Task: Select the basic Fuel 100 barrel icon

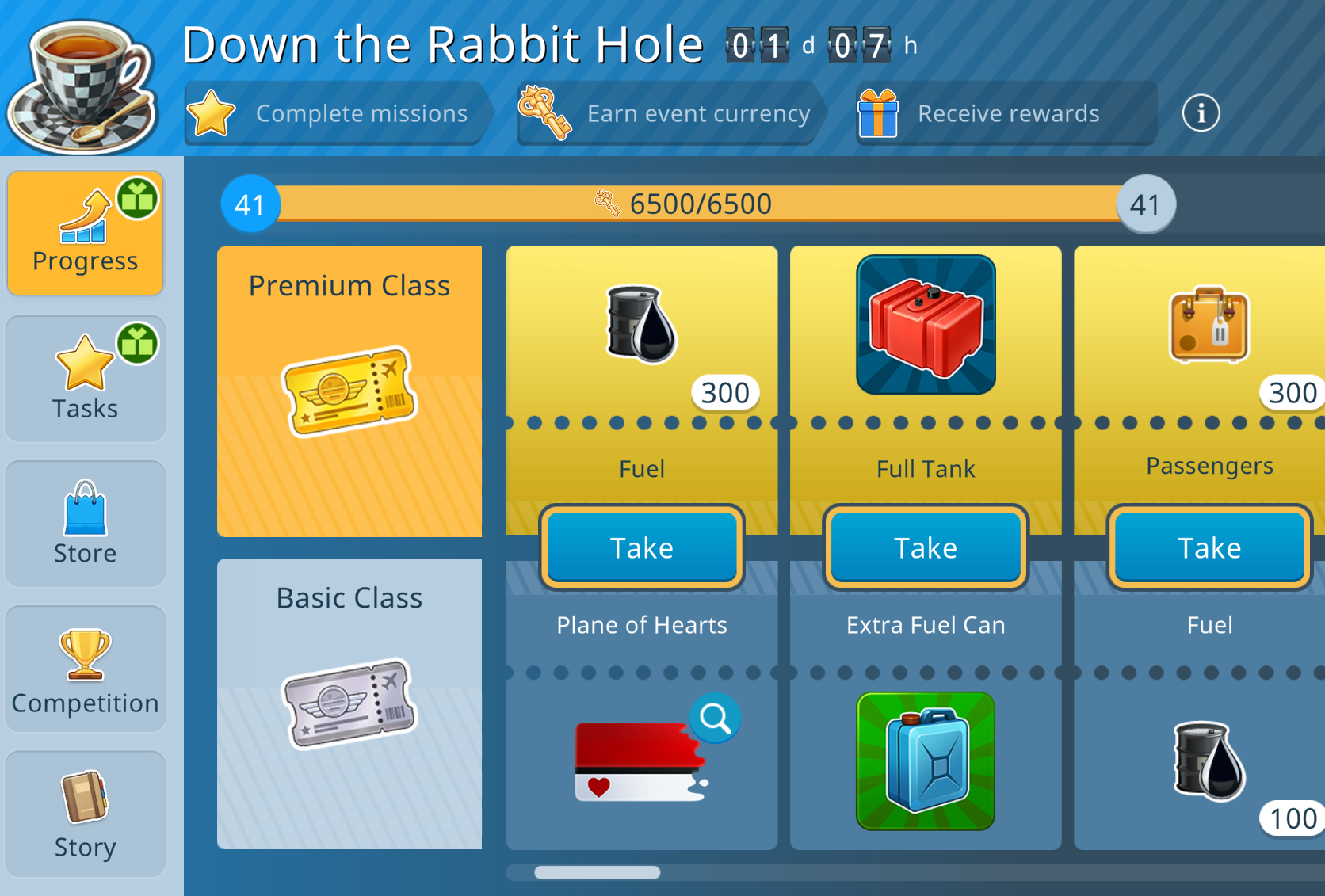Action: point(1209,761)
